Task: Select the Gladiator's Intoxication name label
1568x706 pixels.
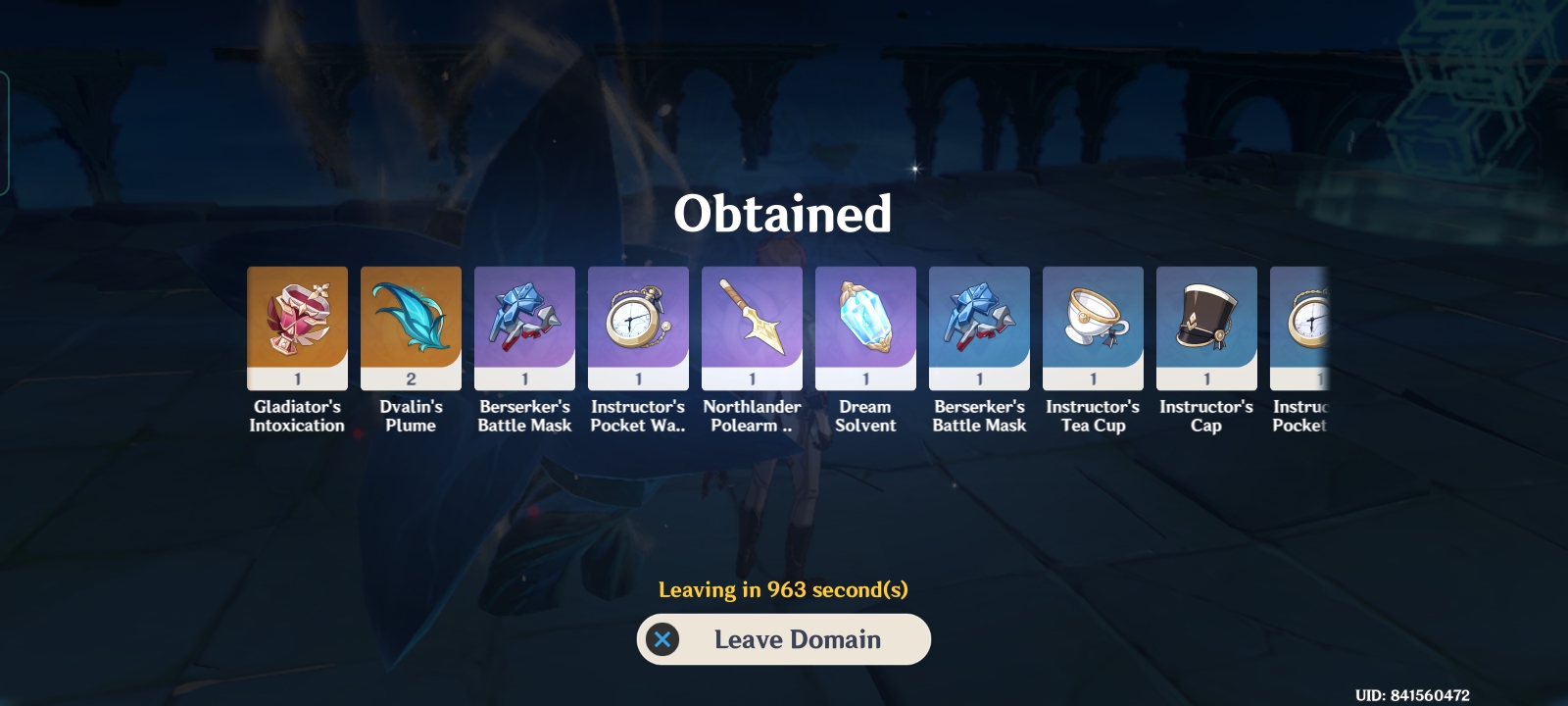Action: 297,416
